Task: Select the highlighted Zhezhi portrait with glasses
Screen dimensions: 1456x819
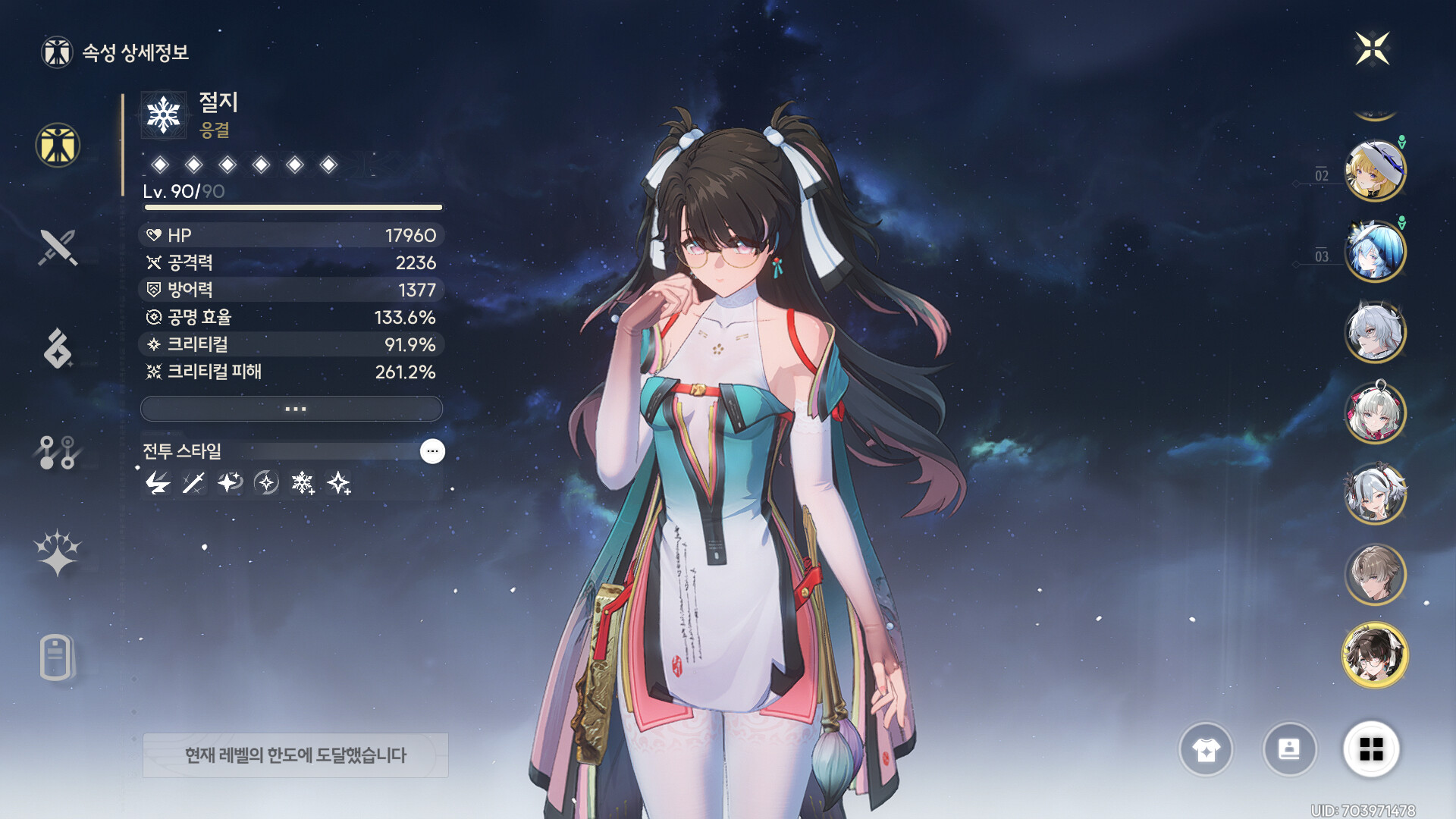Action: tap(1374, 655)
